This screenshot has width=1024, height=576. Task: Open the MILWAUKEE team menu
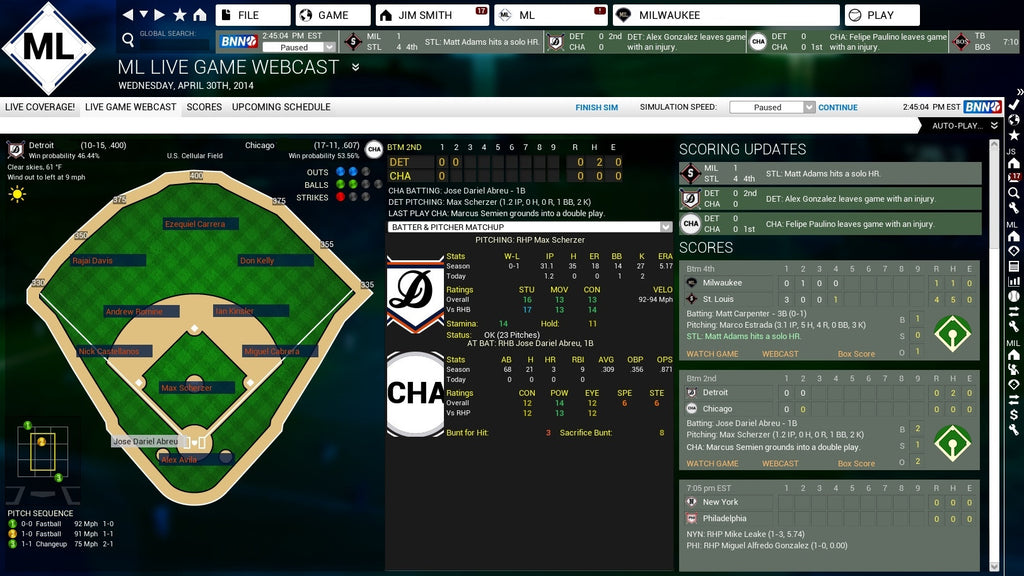tap(725, 15)
